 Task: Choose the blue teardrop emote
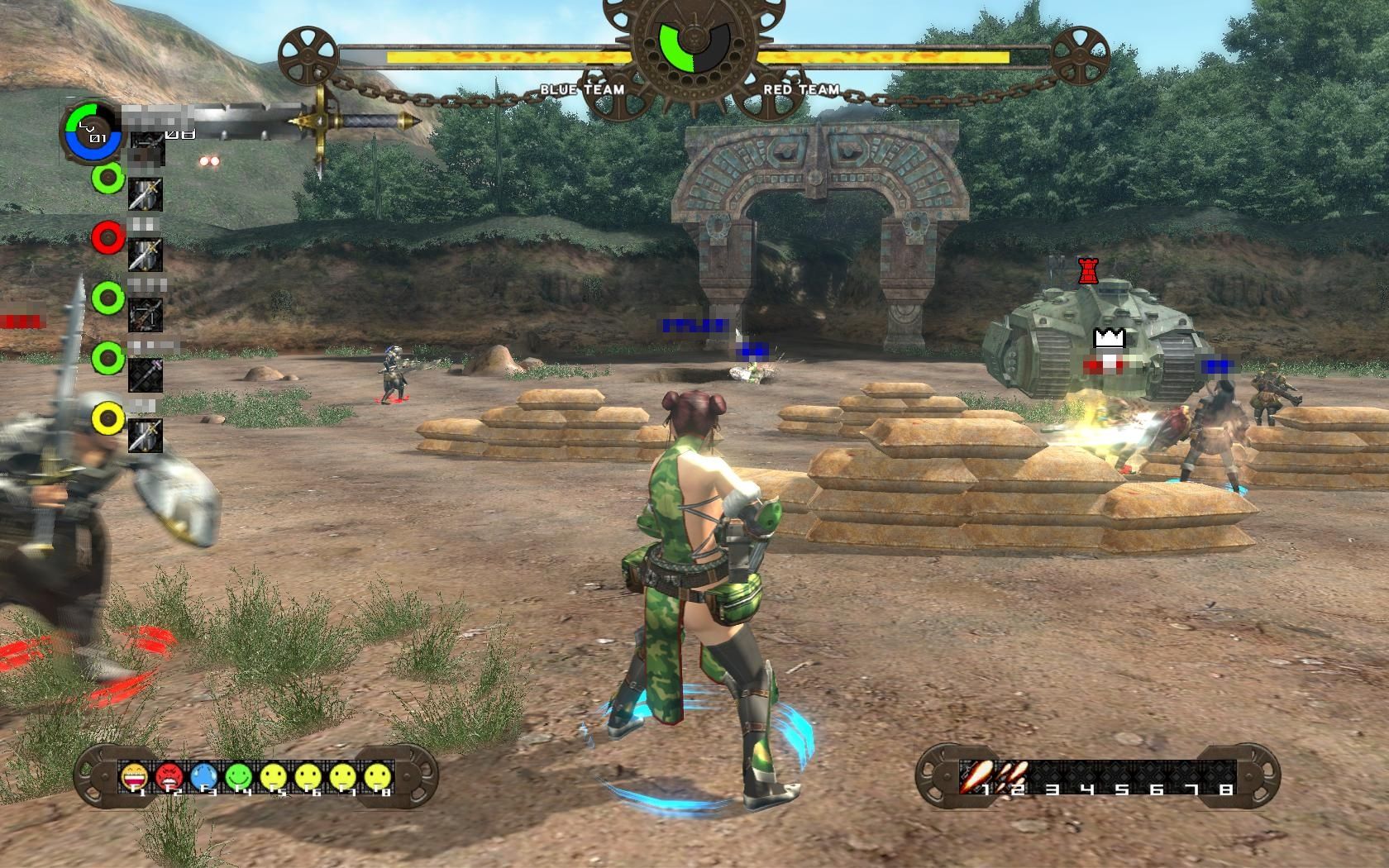point(203,776)
